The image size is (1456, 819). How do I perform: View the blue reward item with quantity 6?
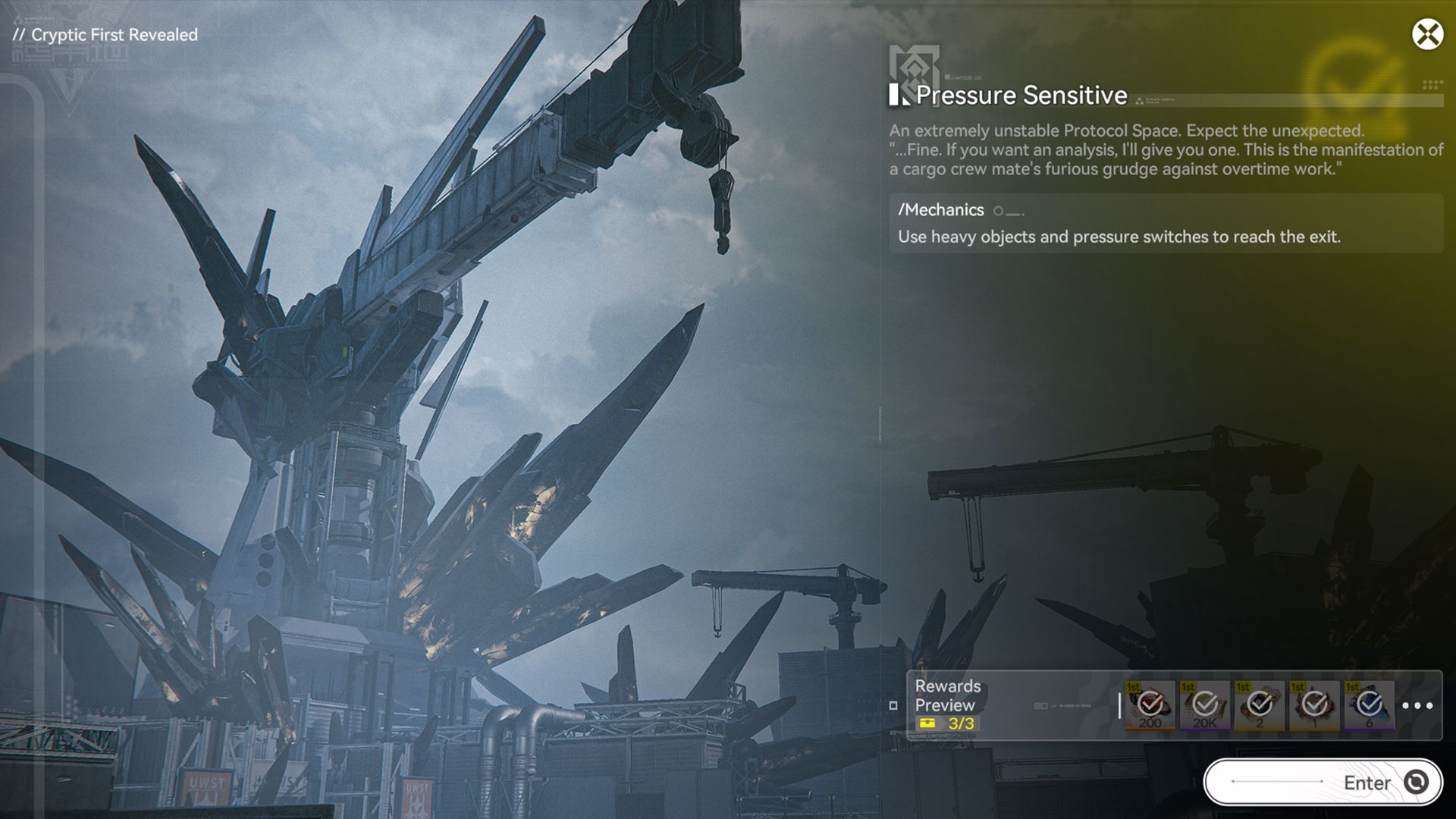point(1369,705)
